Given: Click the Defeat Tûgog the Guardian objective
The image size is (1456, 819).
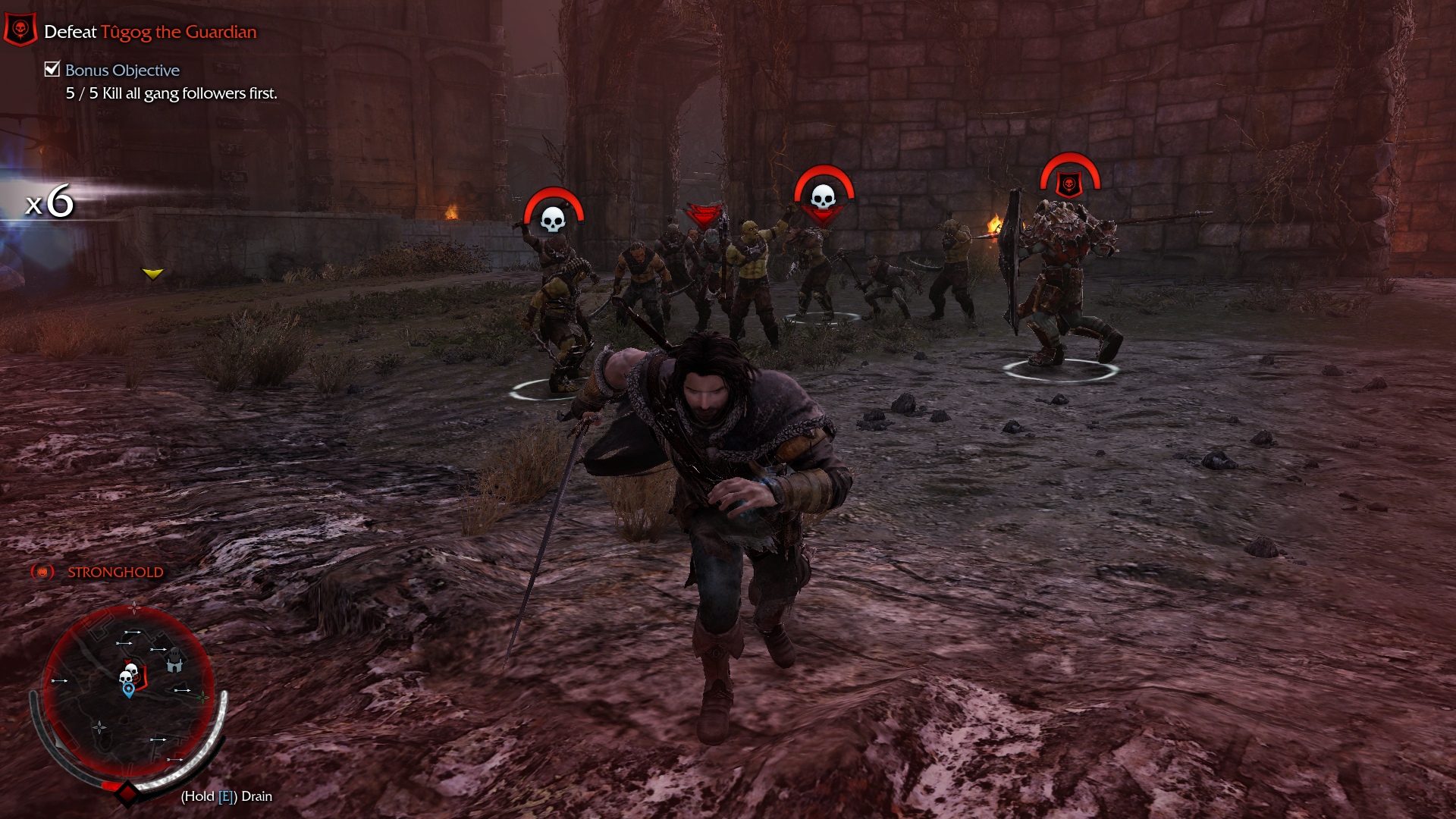Looking at the screenshot, I should [x=150, y=32].
